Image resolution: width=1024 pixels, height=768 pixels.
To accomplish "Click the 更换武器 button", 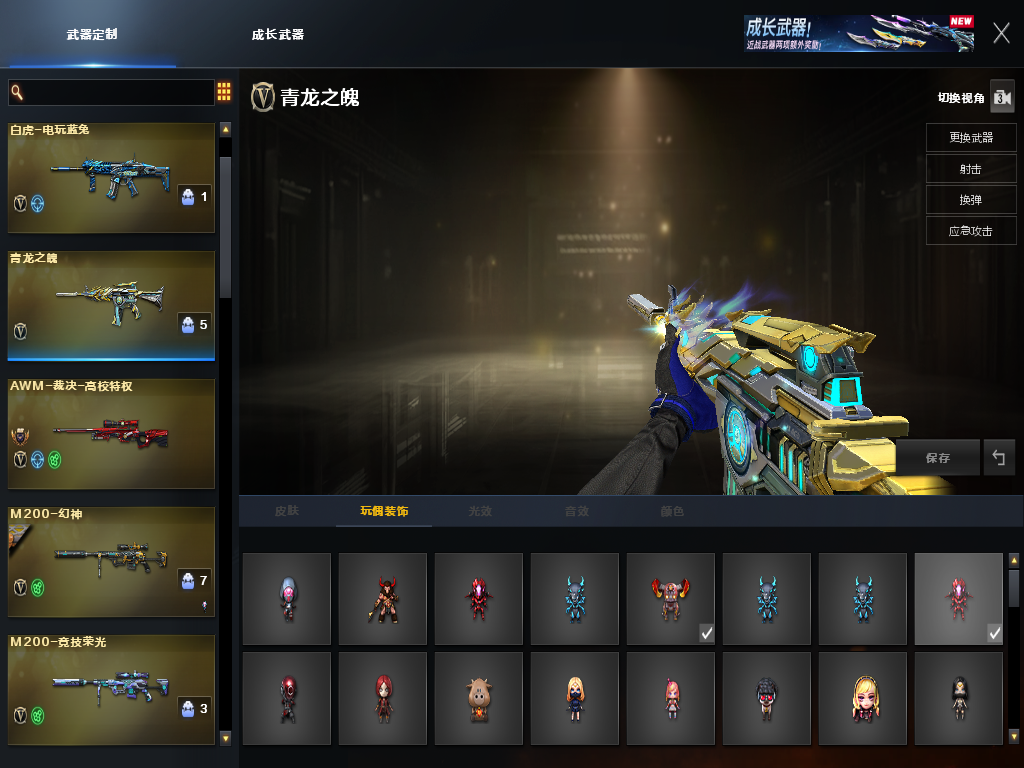I will tap(970, 137).
